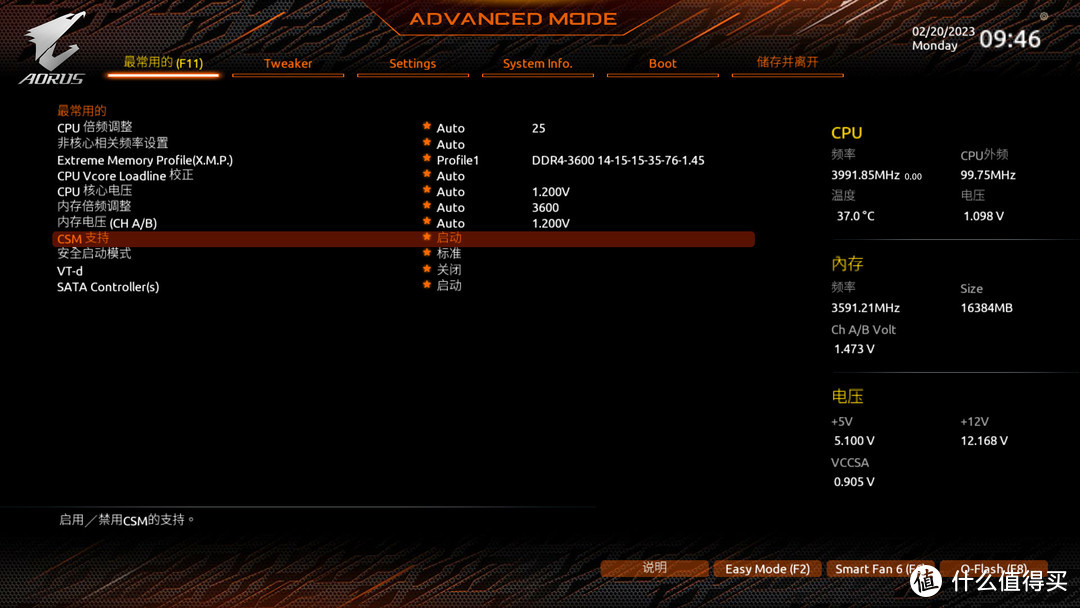
Task: Open the 非核心相关频率设置 entry
Action: 113,144
